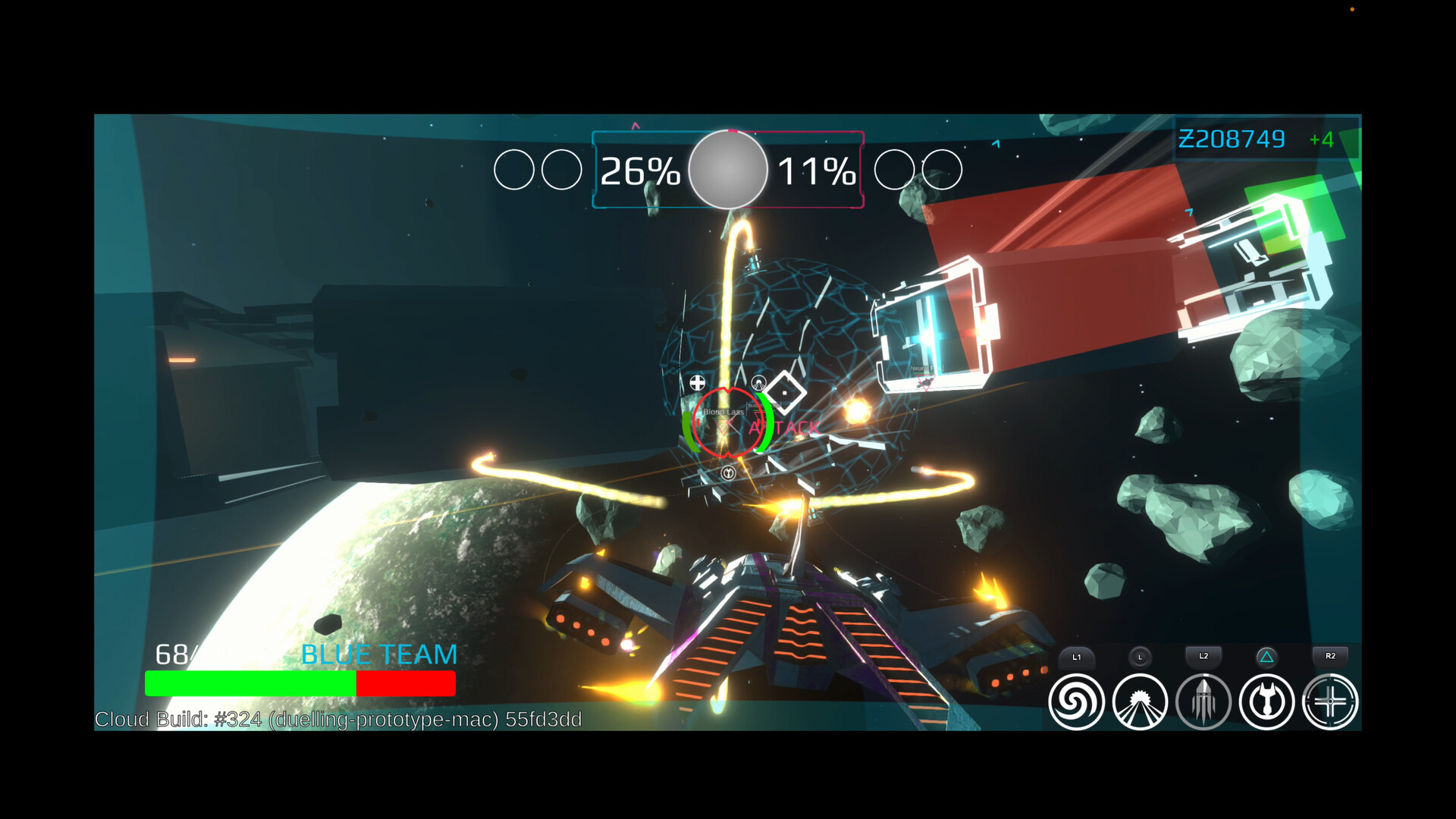Select the ATTACK objective marker

[x=782, y=427]
